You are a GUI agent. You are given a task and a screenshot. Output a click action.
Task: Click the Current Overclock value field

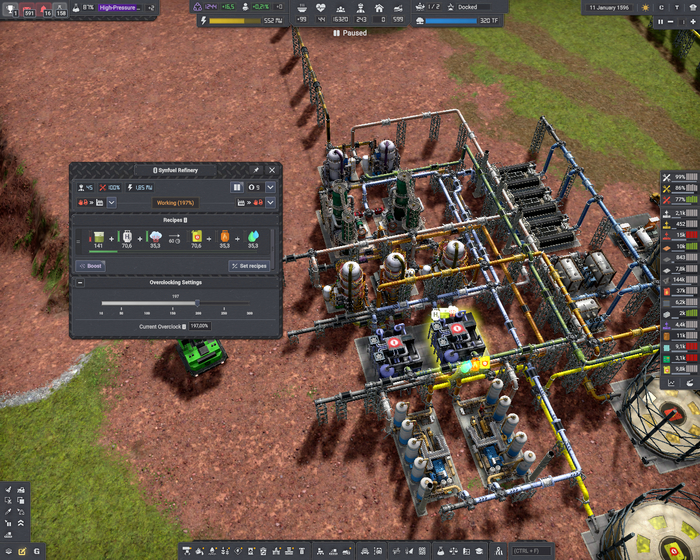point(199,326)
